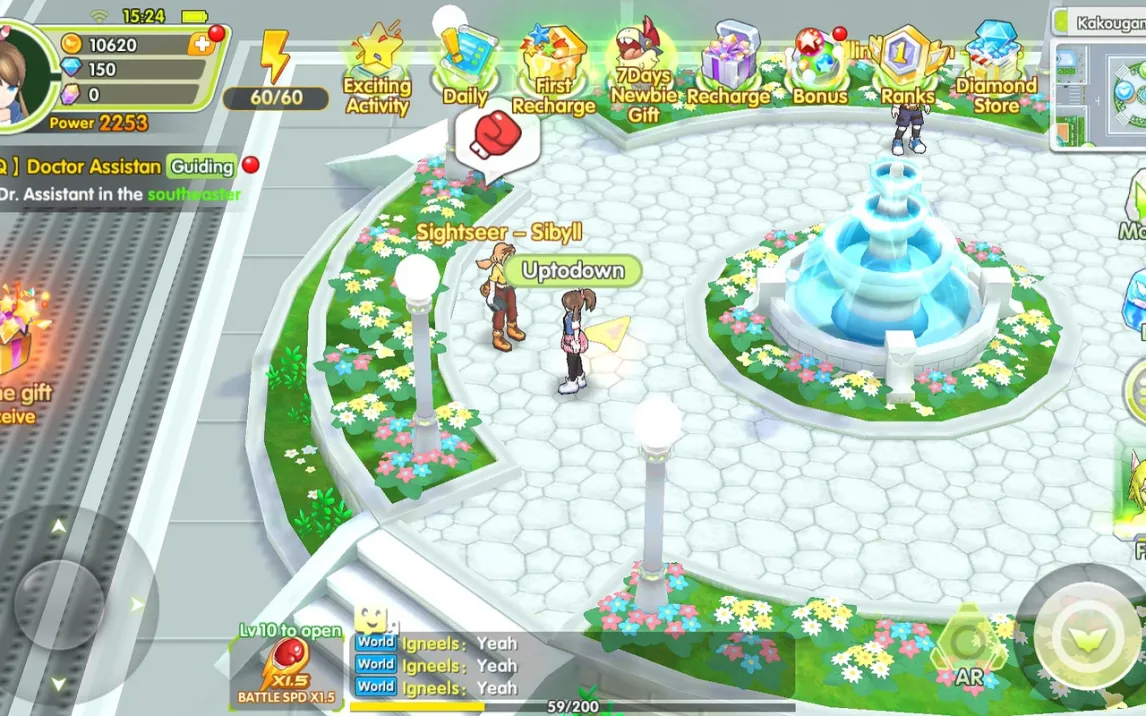Check the lightning energy icon
Image resolution: width=1146 pixels, height=716 pixels.
click(275, 57)
